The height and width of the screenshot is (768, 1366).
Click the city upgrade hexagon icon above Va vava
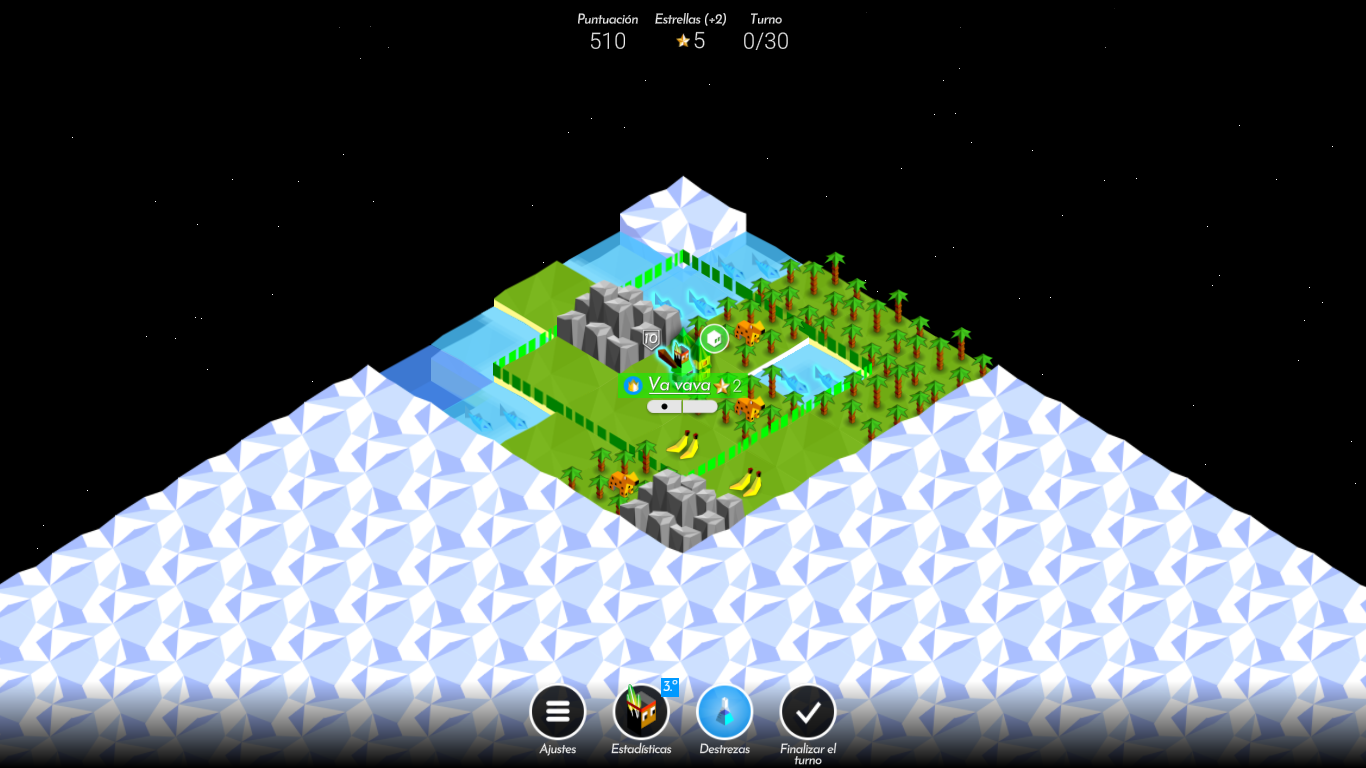713,336
